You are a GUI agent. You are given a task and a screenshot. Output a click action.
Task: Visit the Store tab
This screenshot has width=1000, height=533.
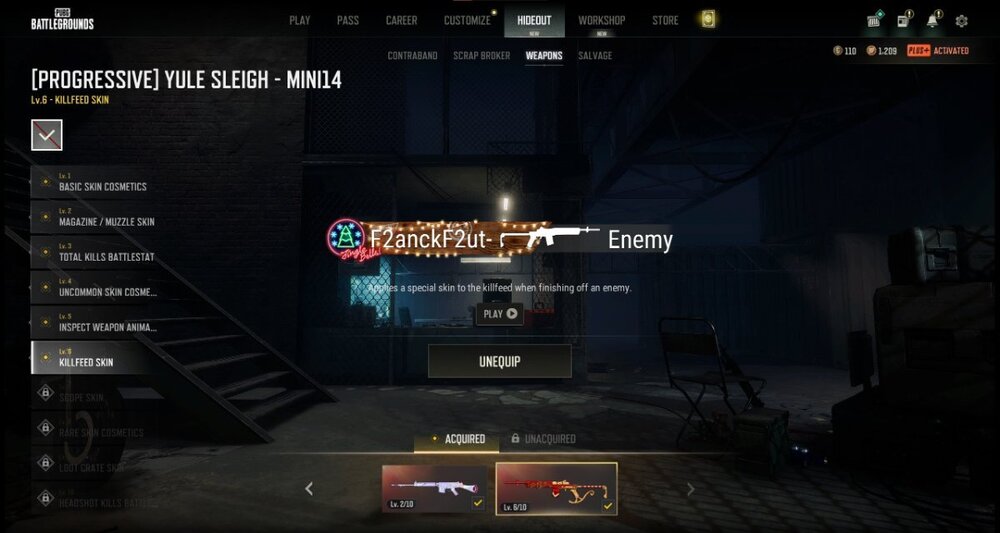coord(665,20)
